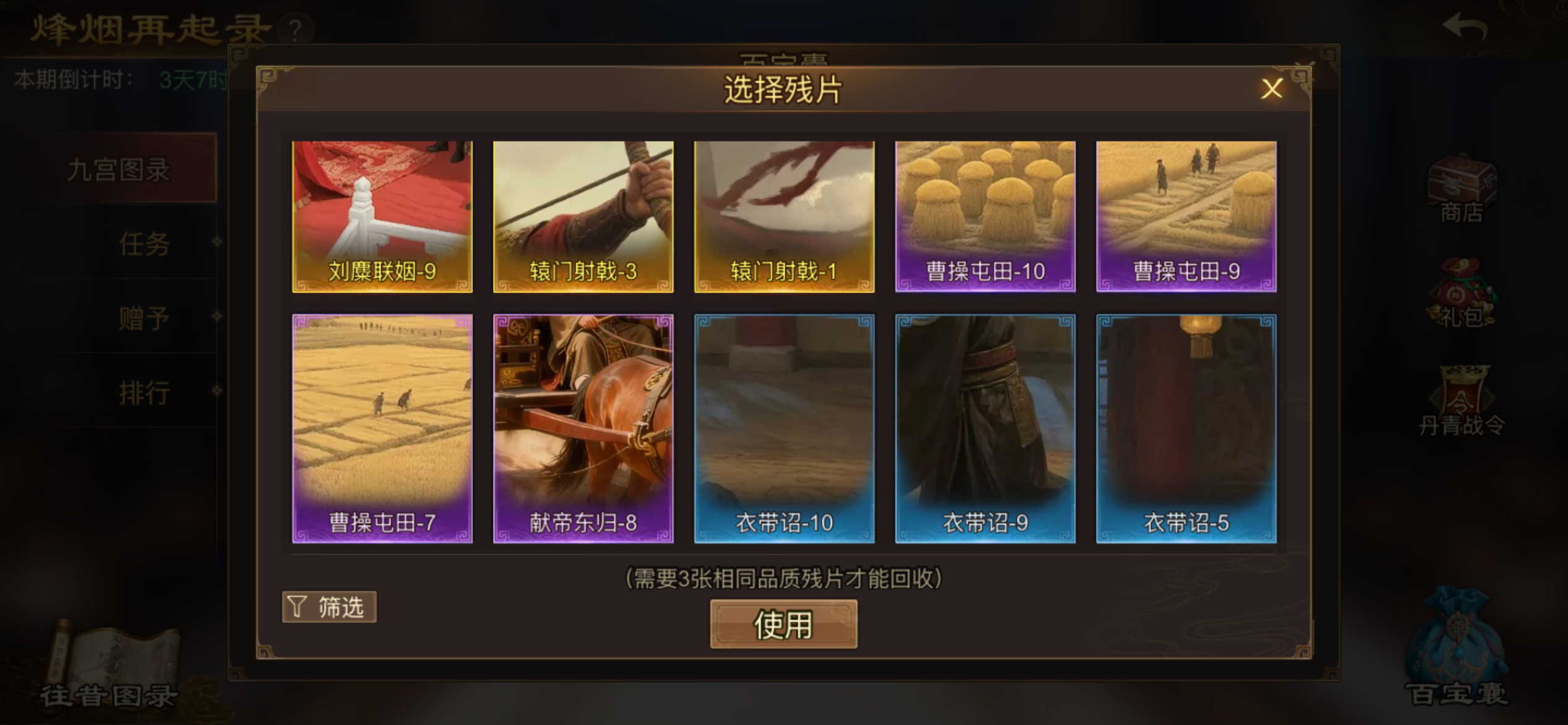This screenshot has width=1568, height=725.
Task: Expand the 任务 section in sidebar
Action: [x=145, y=245]
